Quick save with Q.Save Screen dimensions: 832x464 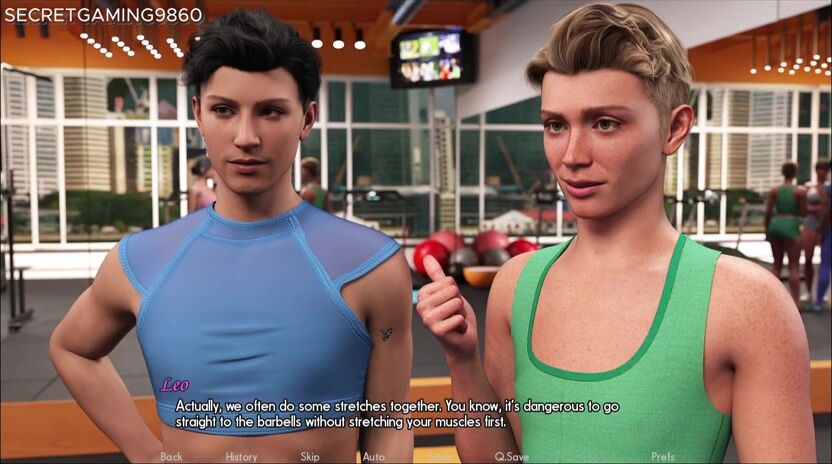[x=511, y=457]
